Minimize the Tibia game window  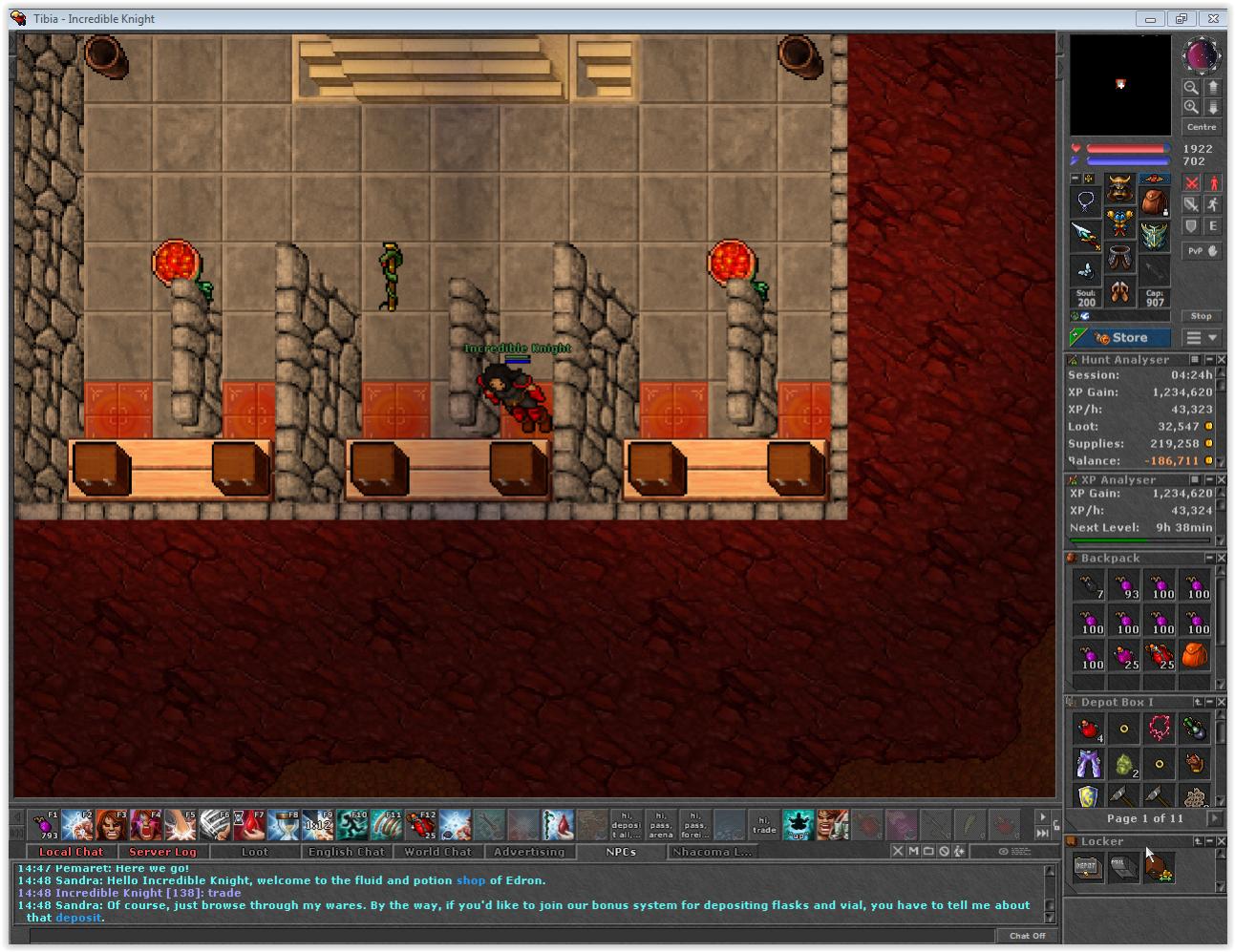point(1150,18)
